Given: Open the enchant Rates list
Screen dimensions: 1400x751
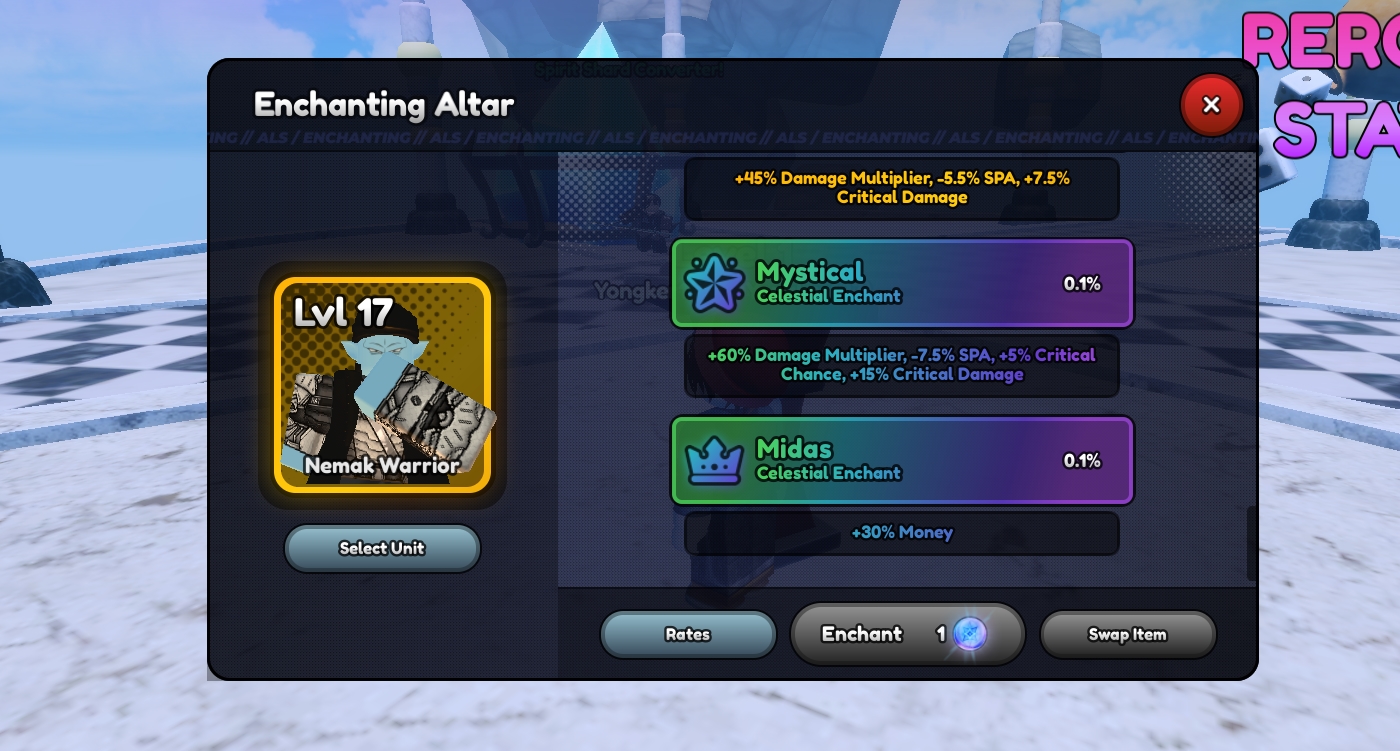Looking at the screenshot, I should tap(688, 634).
